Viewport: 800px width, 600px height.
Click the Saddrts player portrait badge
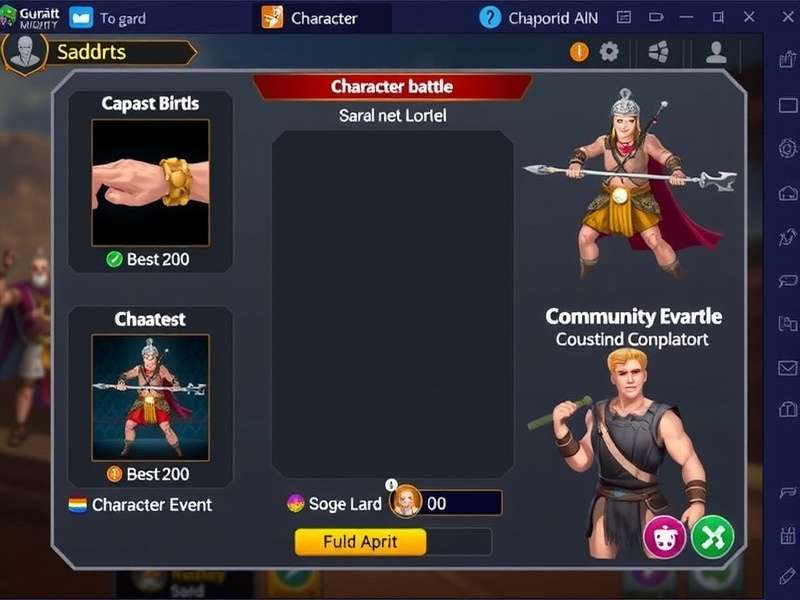click(x=24, y=52)
